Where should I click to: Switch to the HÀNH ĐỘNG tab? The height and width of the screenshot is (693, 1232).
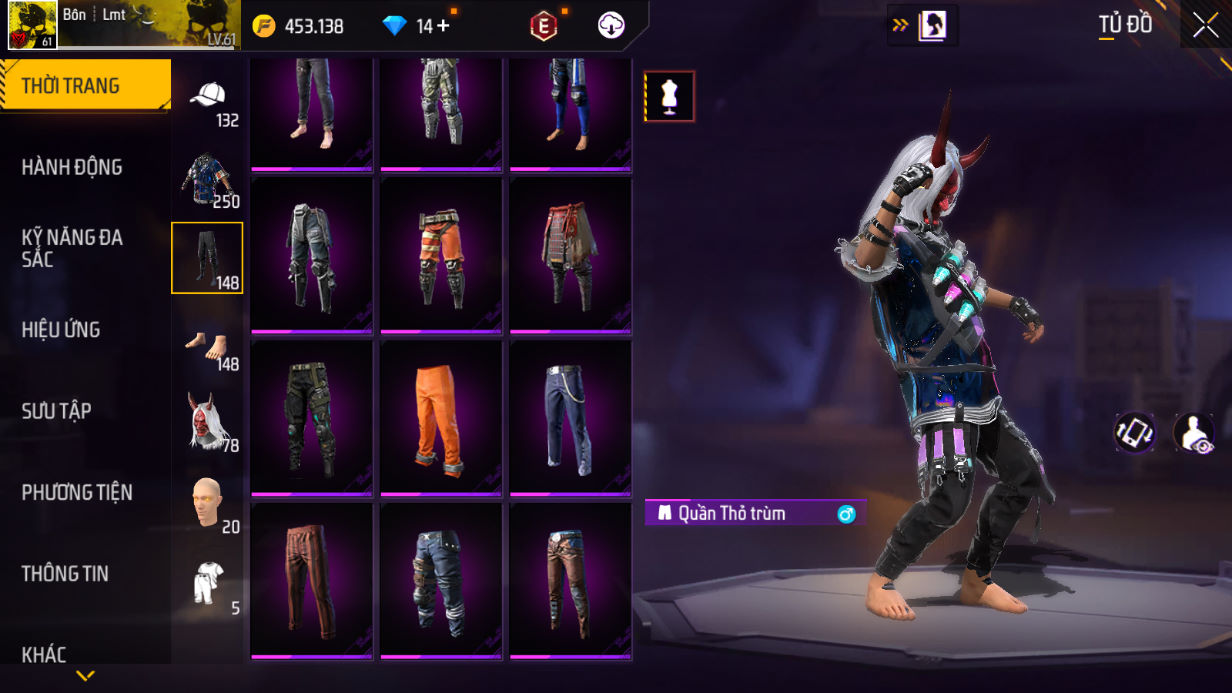click(72, 167)
